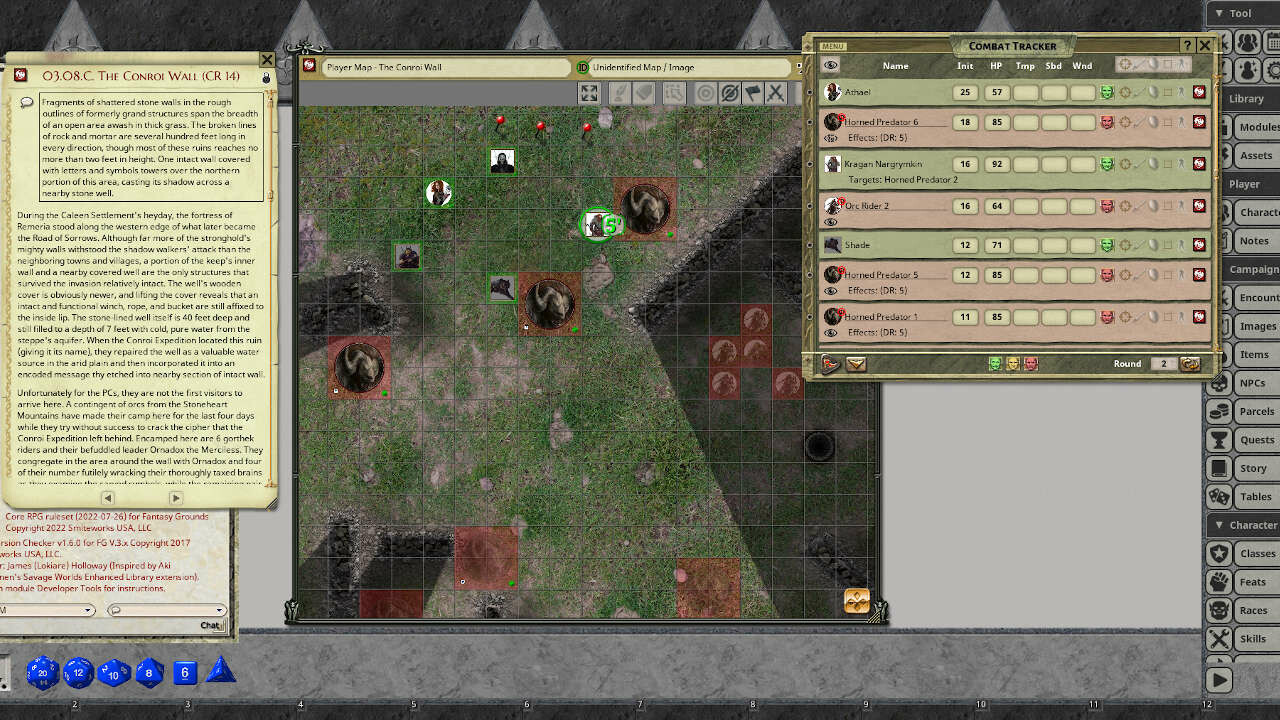
Task: Pick the blue d6 die
Action: pyautogui.click(x=185, y=673)
